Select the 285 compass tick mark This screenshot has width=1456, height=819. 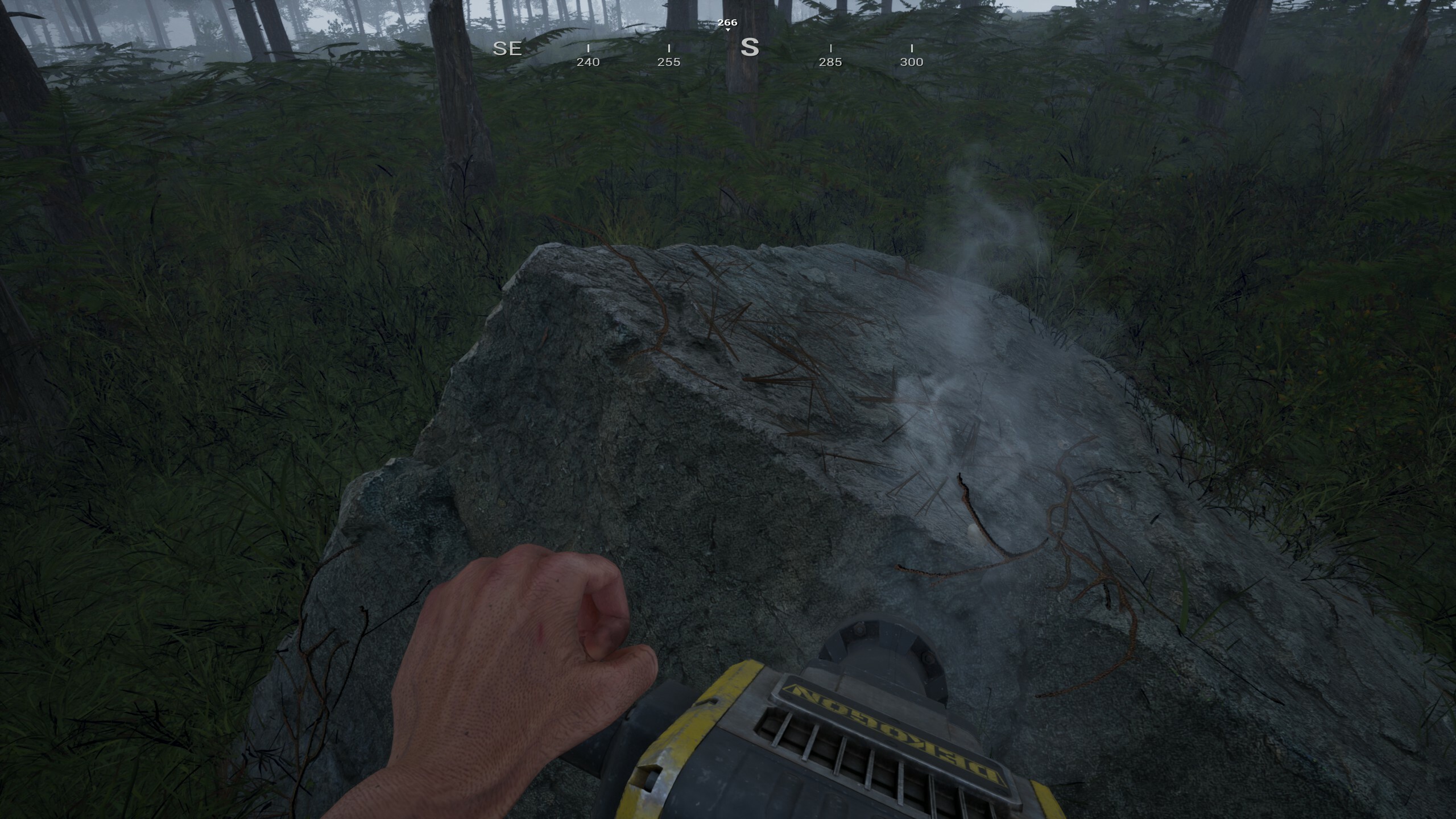coord(832,48)
